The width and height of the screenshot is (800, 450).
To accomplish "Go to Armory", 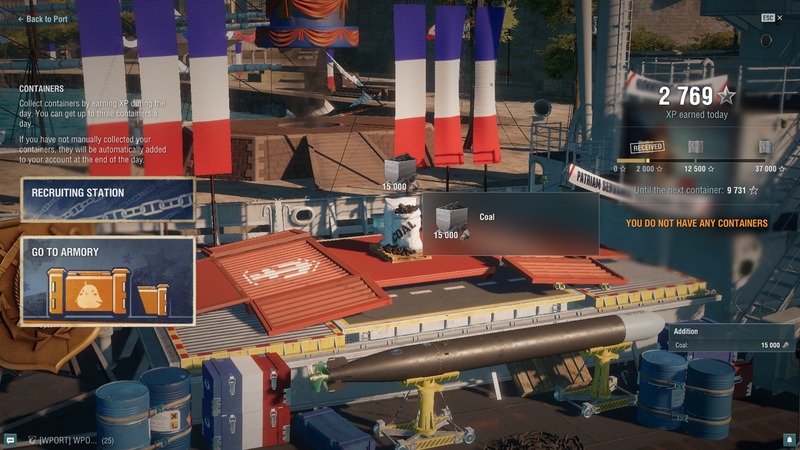I will [x=108, y=281].
